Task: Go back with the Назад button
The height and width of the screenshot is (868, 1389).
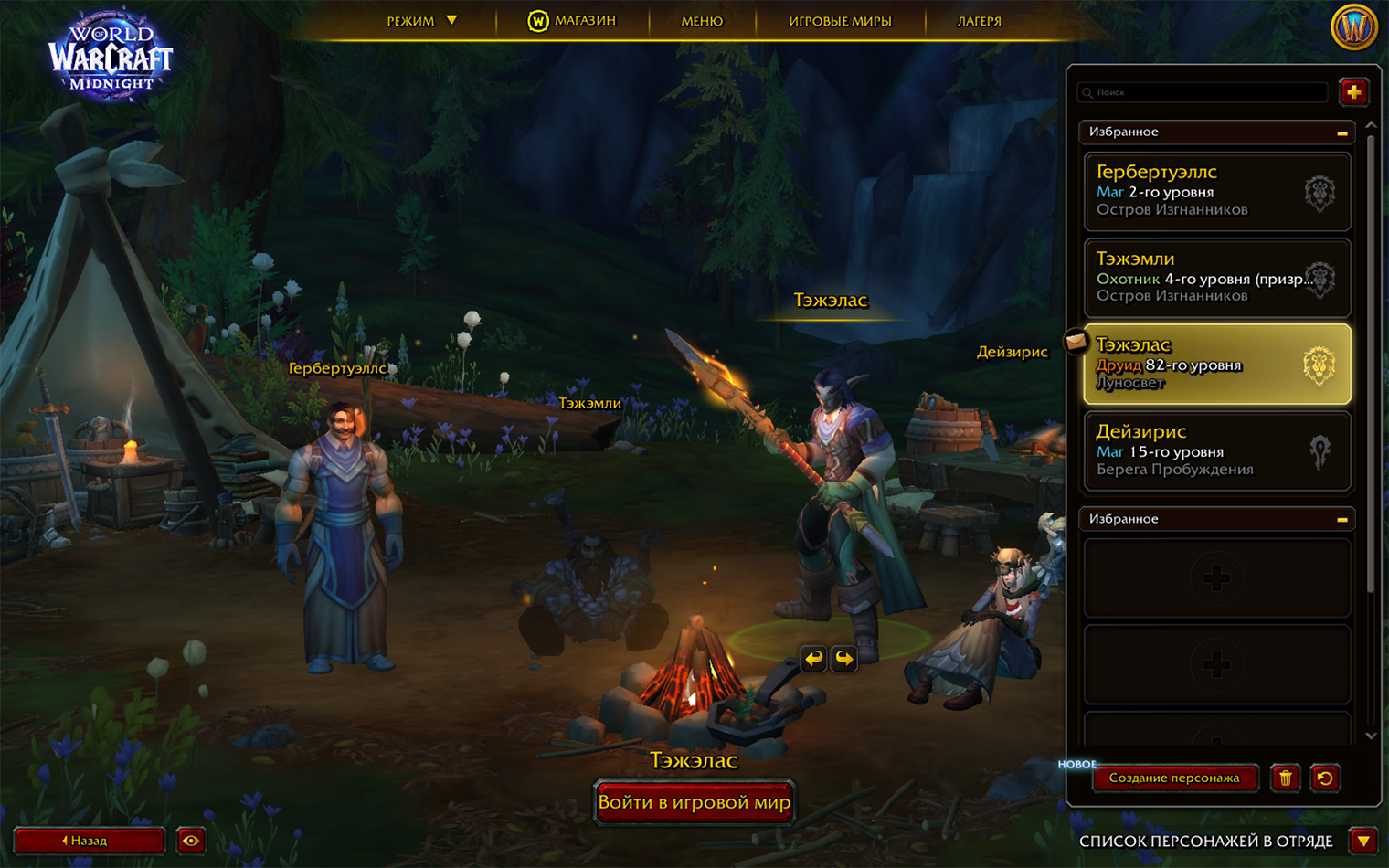Action: pyautogui.click(x=89, y=841)
